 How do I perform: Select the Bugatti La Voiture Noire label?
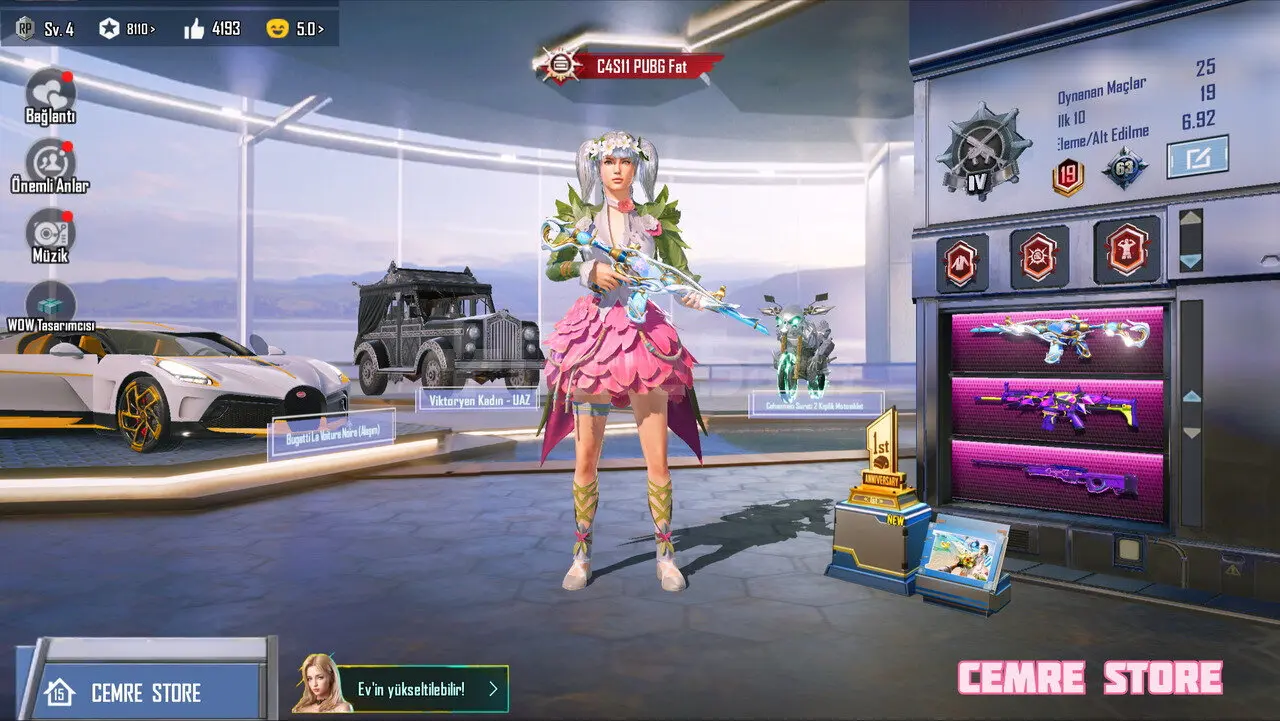coord(331,434)
